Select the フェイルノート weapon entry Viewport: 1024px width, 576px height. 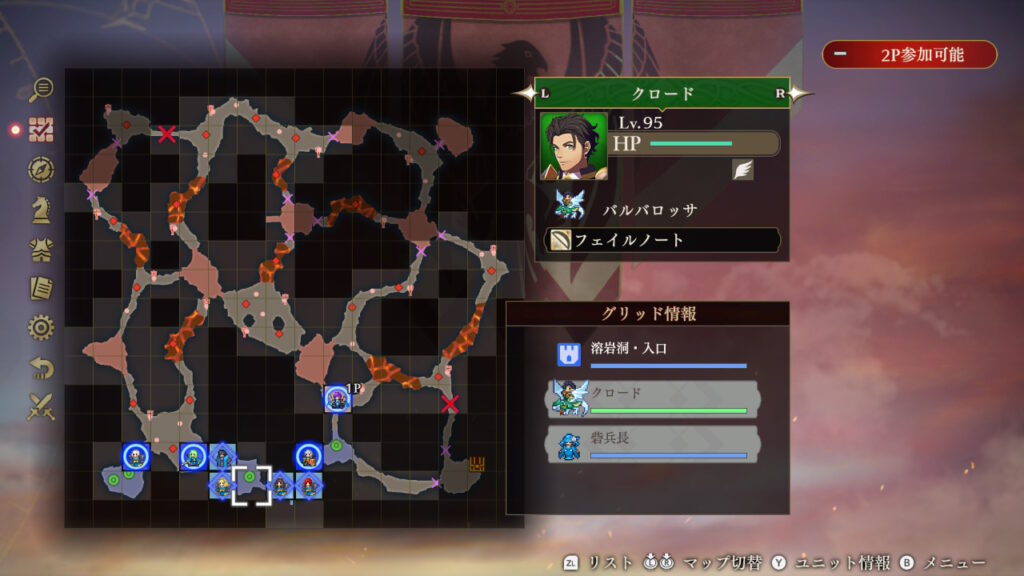point(662,241)
